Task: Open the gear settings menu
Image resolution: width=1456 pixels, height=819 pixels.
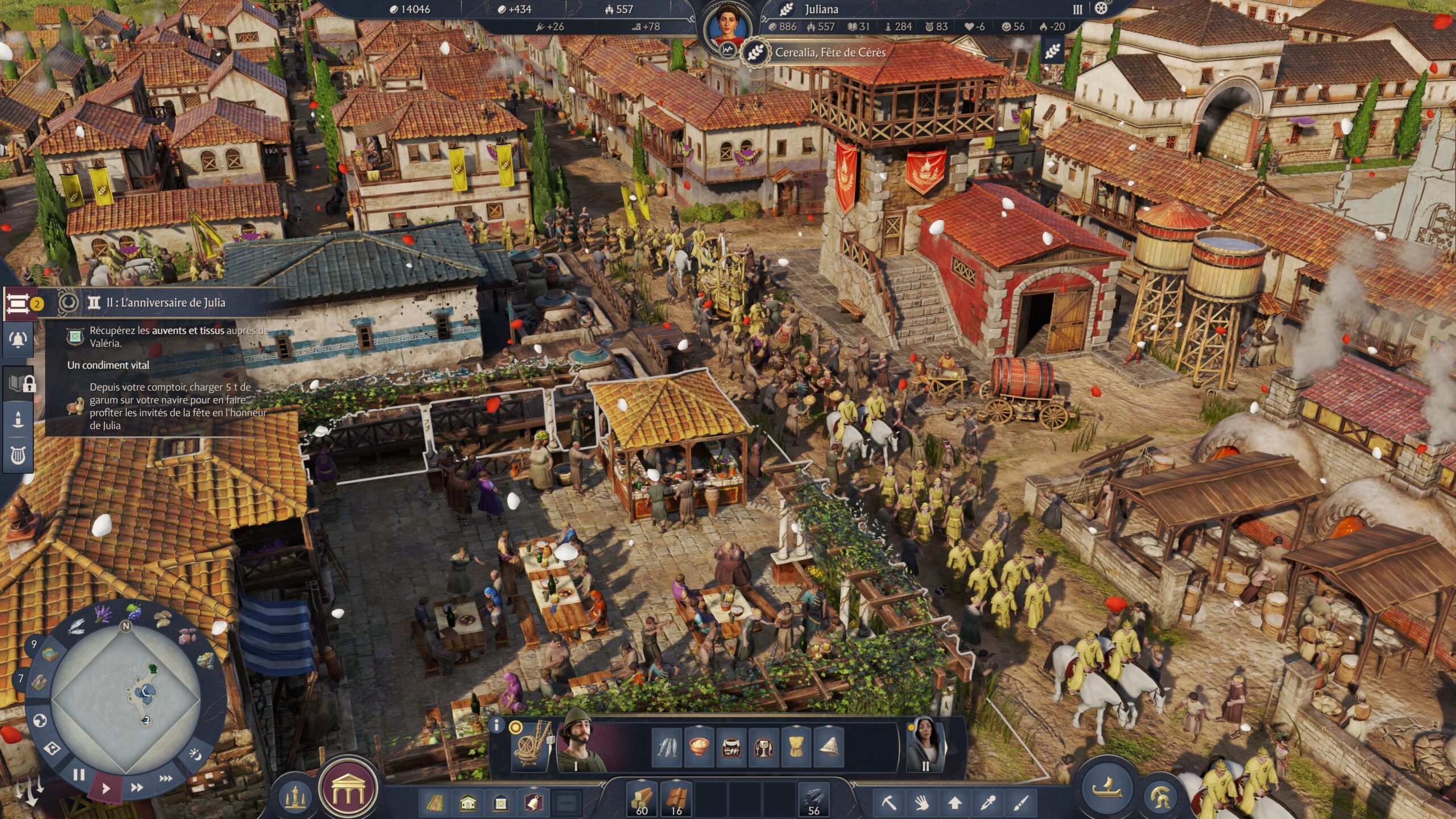Action: (1101, 9)
